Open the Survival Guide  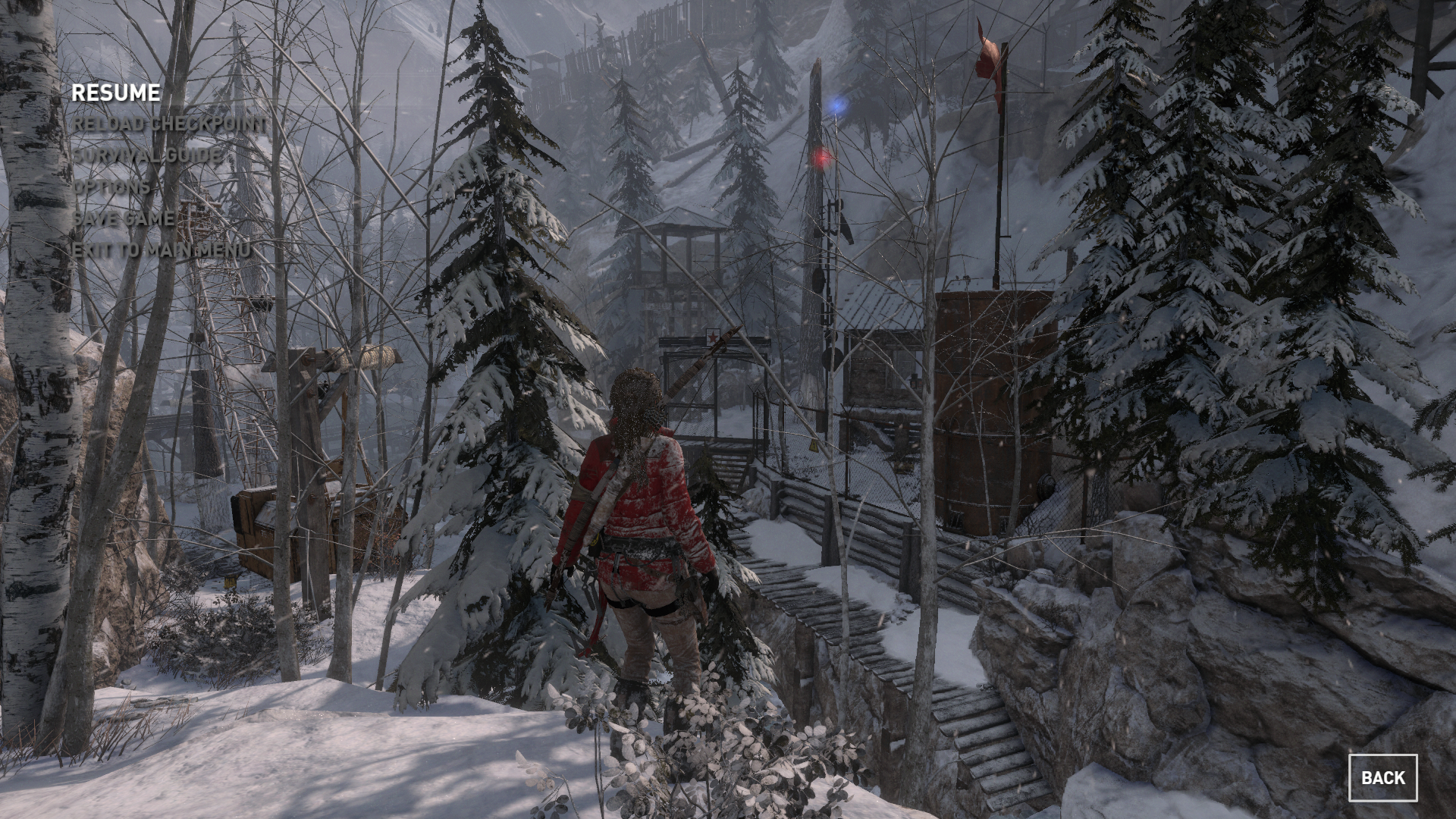pos(149,155)
